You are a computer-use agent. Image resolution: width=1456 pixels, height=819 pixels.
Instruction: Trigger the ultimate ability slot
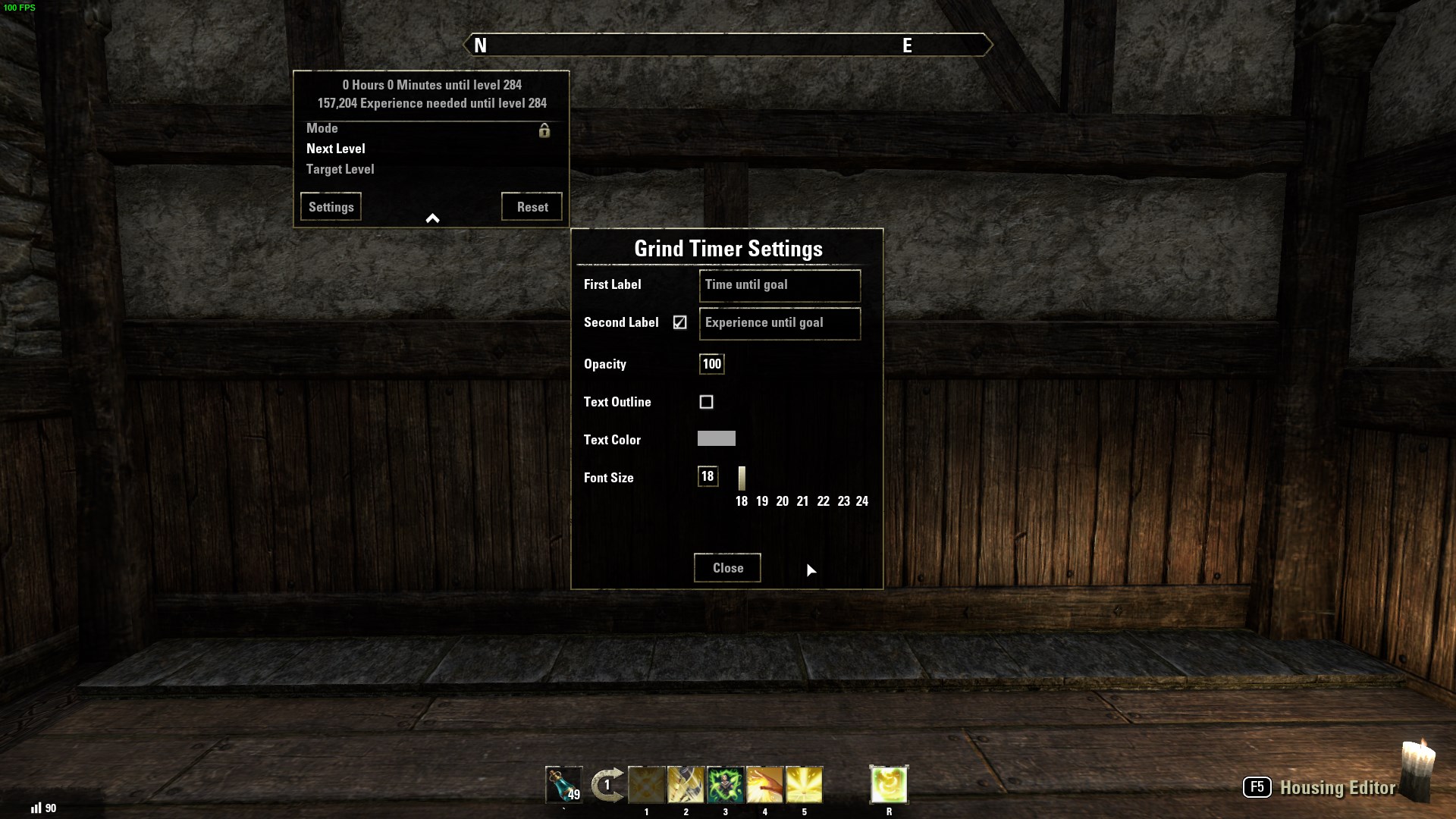tap(889, 785)
